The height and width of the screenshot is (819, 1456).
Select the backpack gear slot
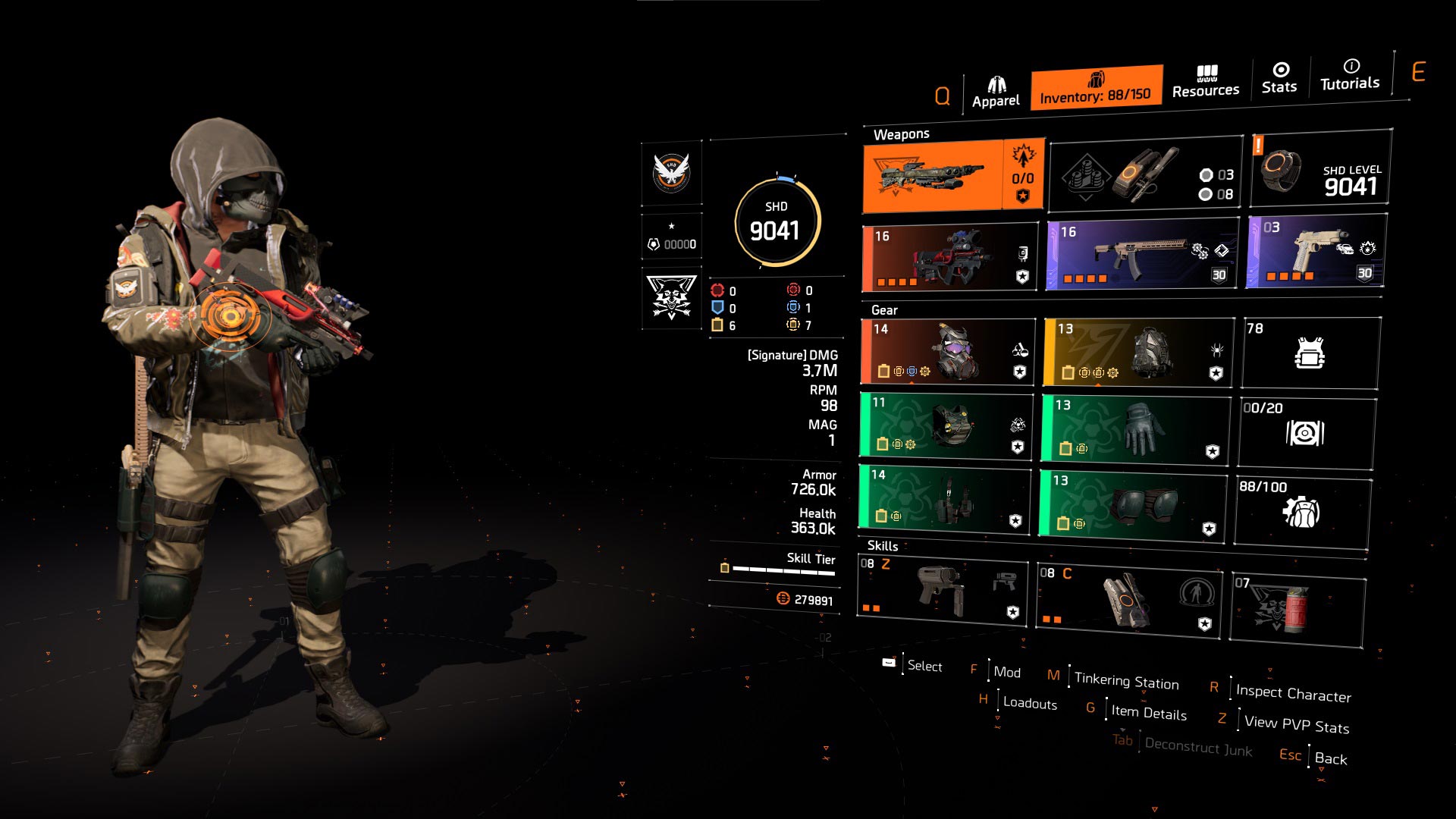pyautogui.click(x=1137, y=353)
